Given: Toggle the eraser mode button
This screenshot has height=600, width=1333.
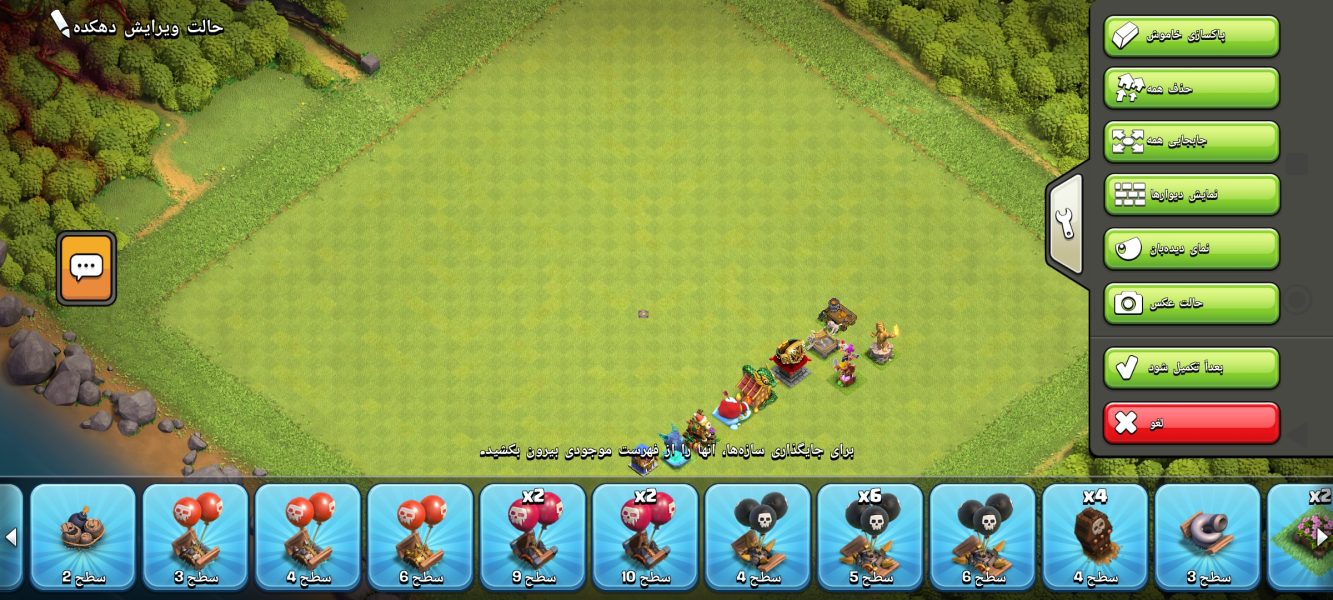Looking at the screenshot, I should click(x=1191, y=36).
